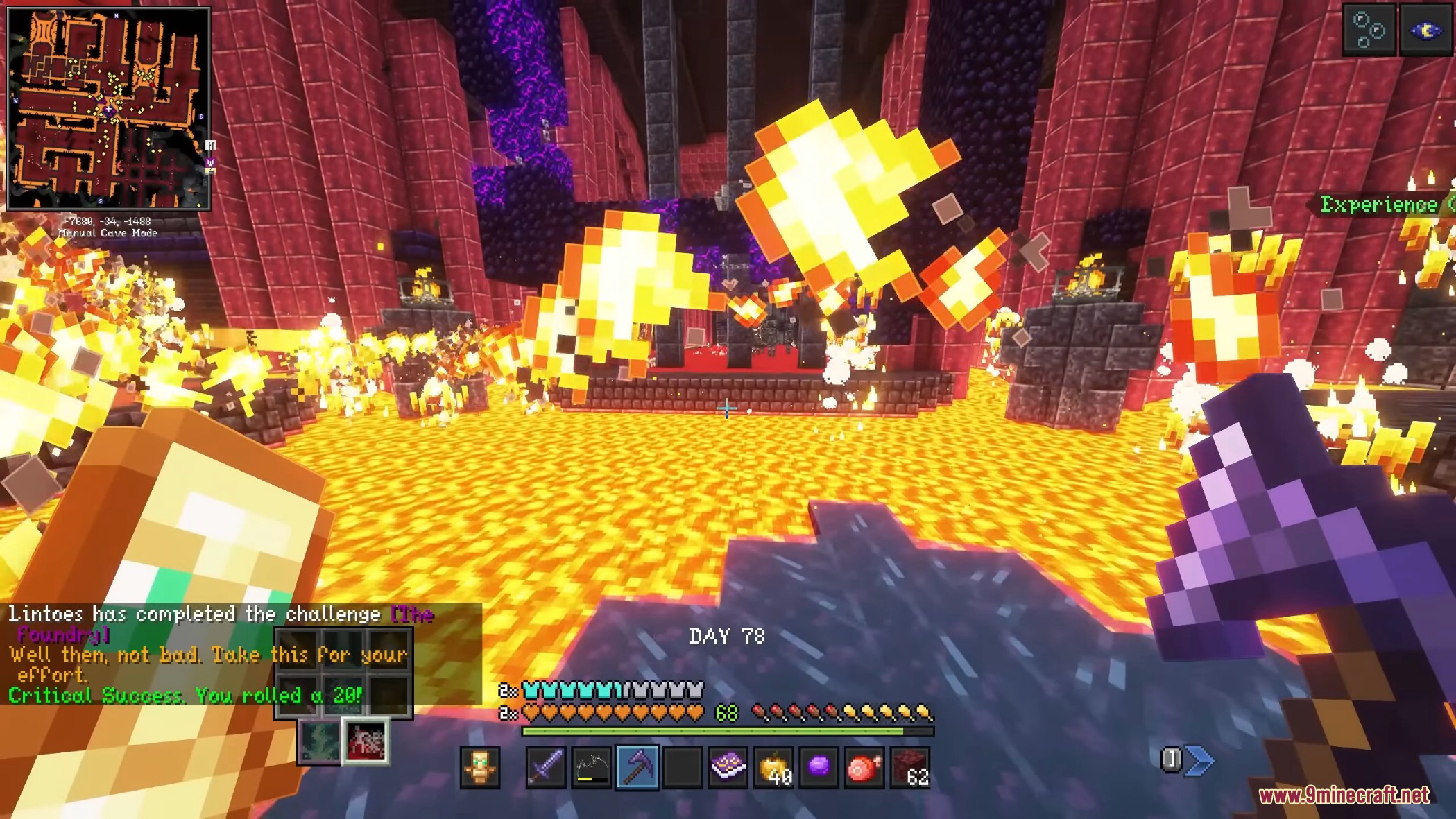Select the purple pickaxe hotbar slot

pyautogui.click(x=637, y=768)
